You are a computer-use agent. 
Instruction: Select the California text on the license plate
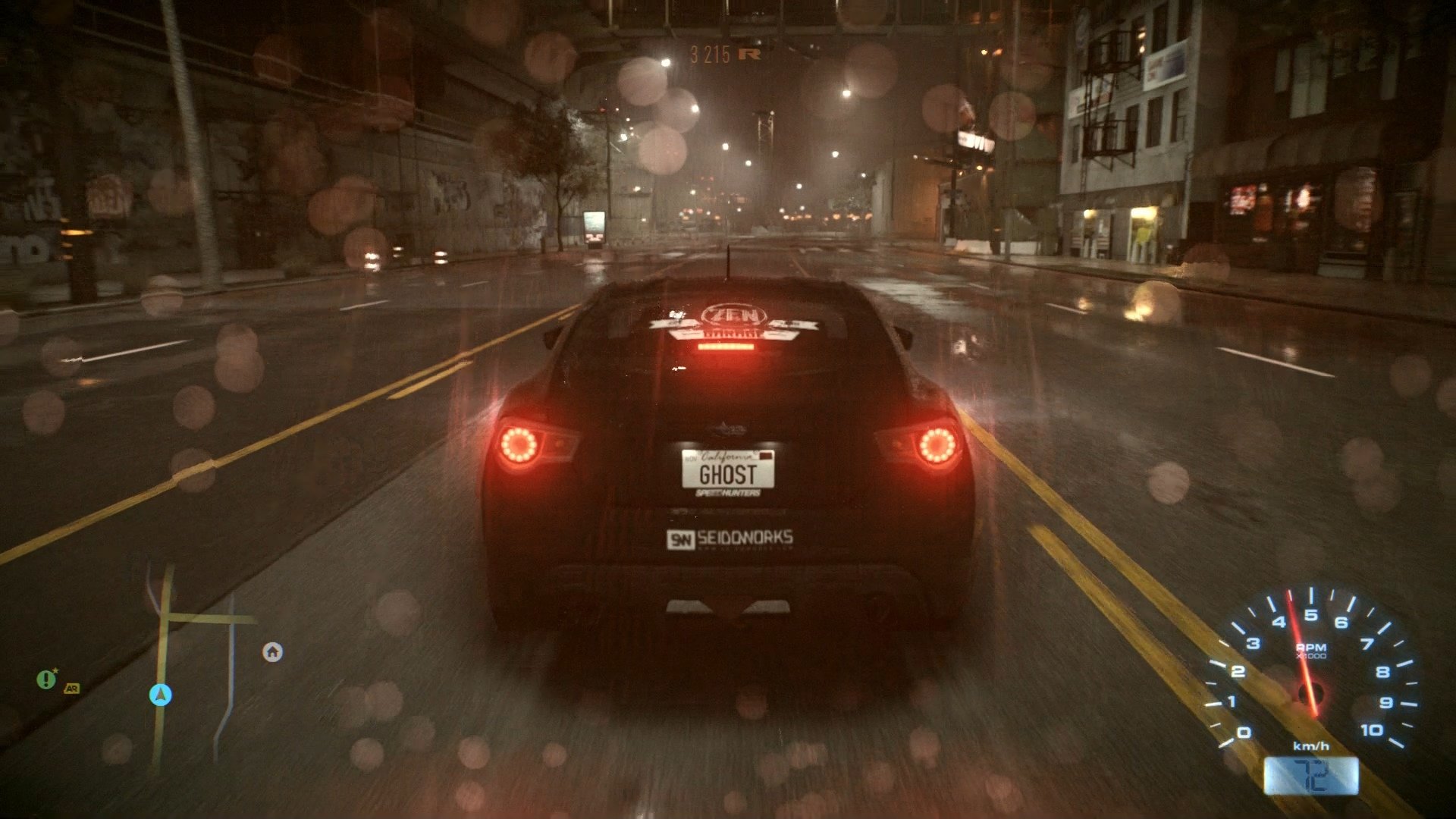[727, 457]
